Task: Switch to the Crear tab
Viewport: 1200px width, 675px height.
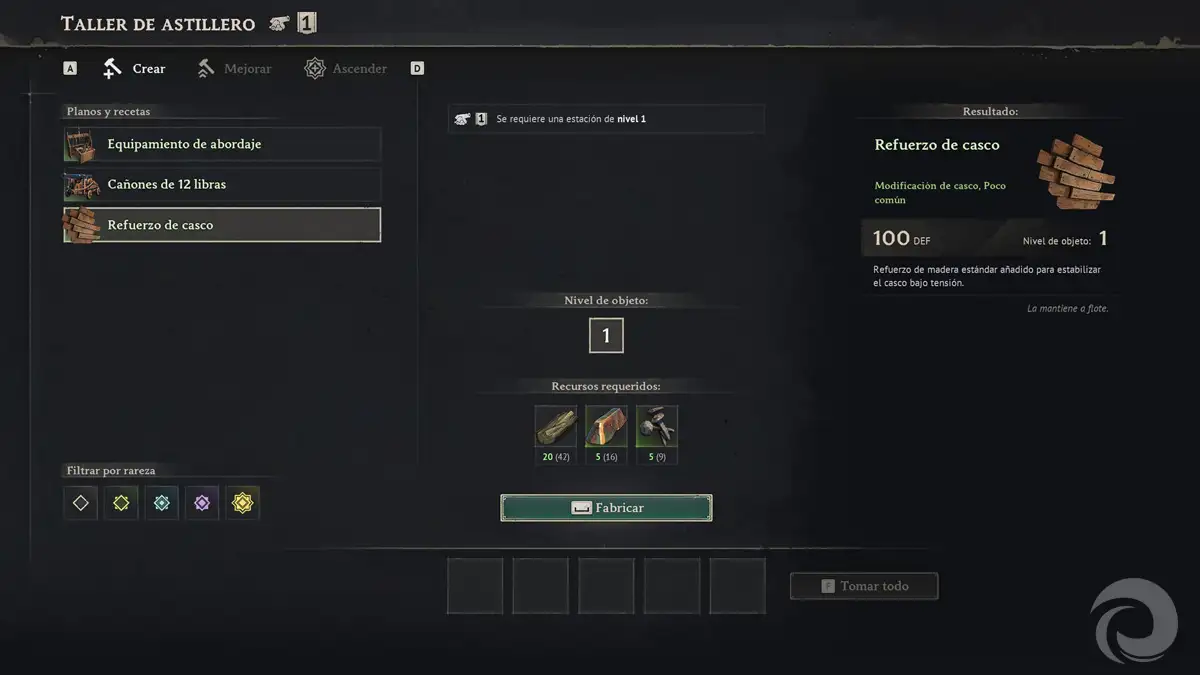Action: coord(135,69)
